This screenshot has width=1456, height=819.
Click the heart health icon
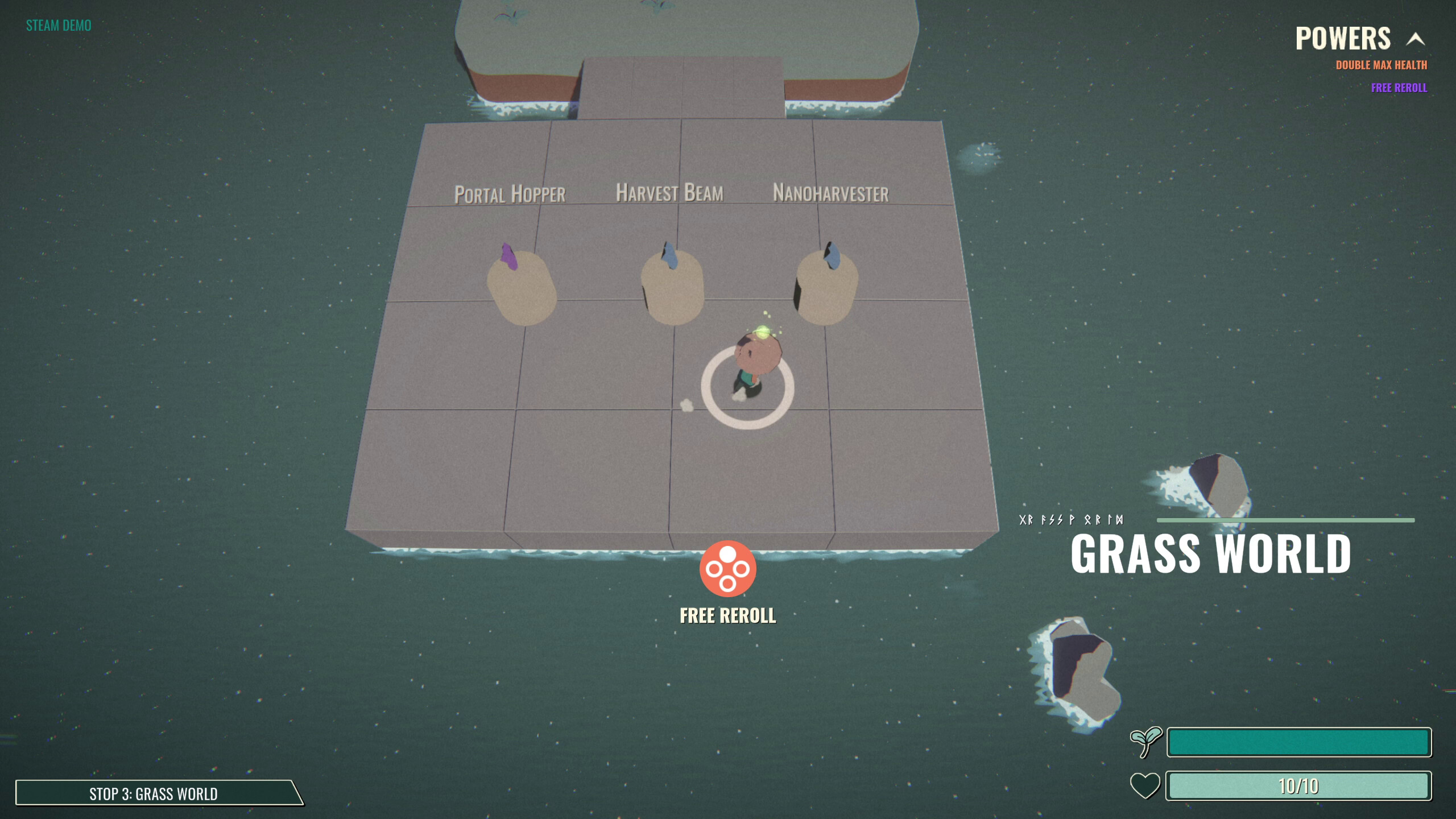coord(1145,785)
